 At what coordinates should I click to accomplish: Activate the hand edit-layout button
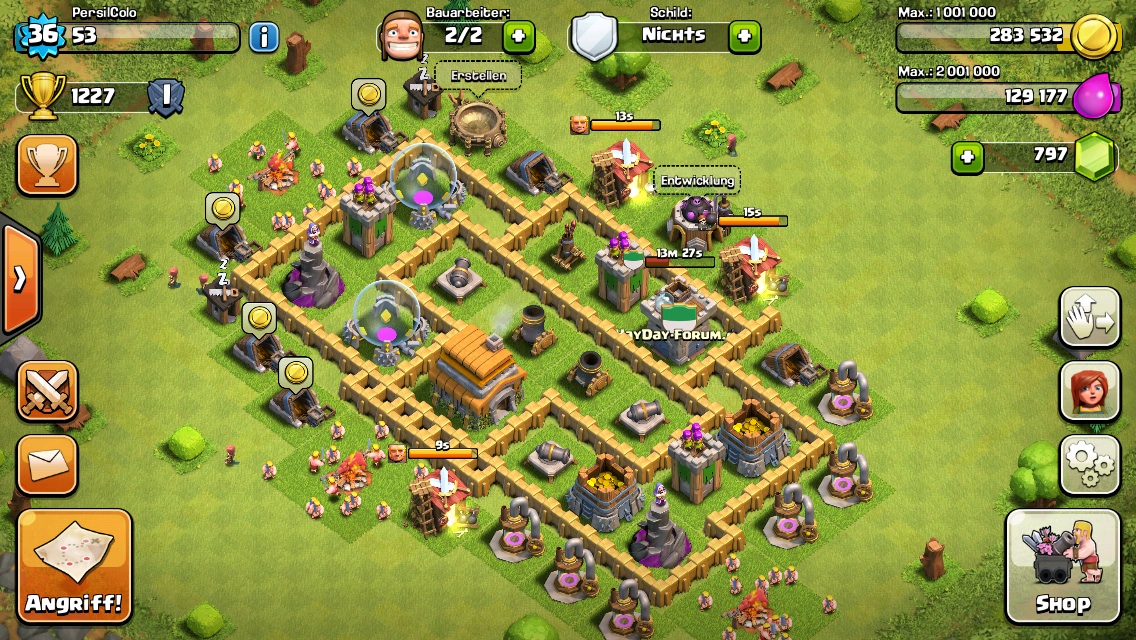(x=1089, y=318)
